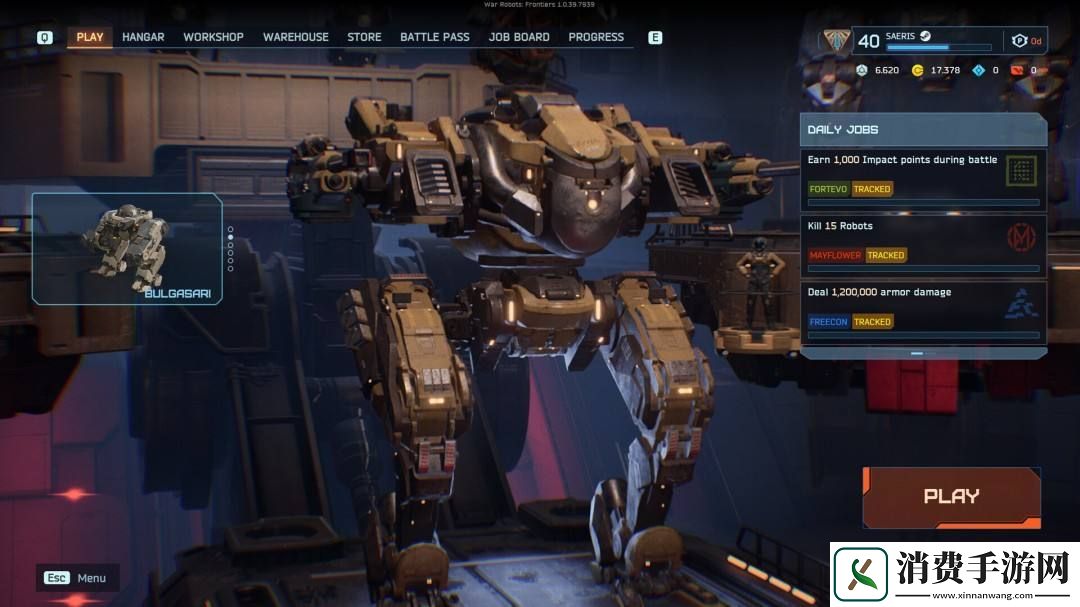View the Battle Pass tab
Image resolution: width=1080 pixels, height=607 pixels.
434,37
